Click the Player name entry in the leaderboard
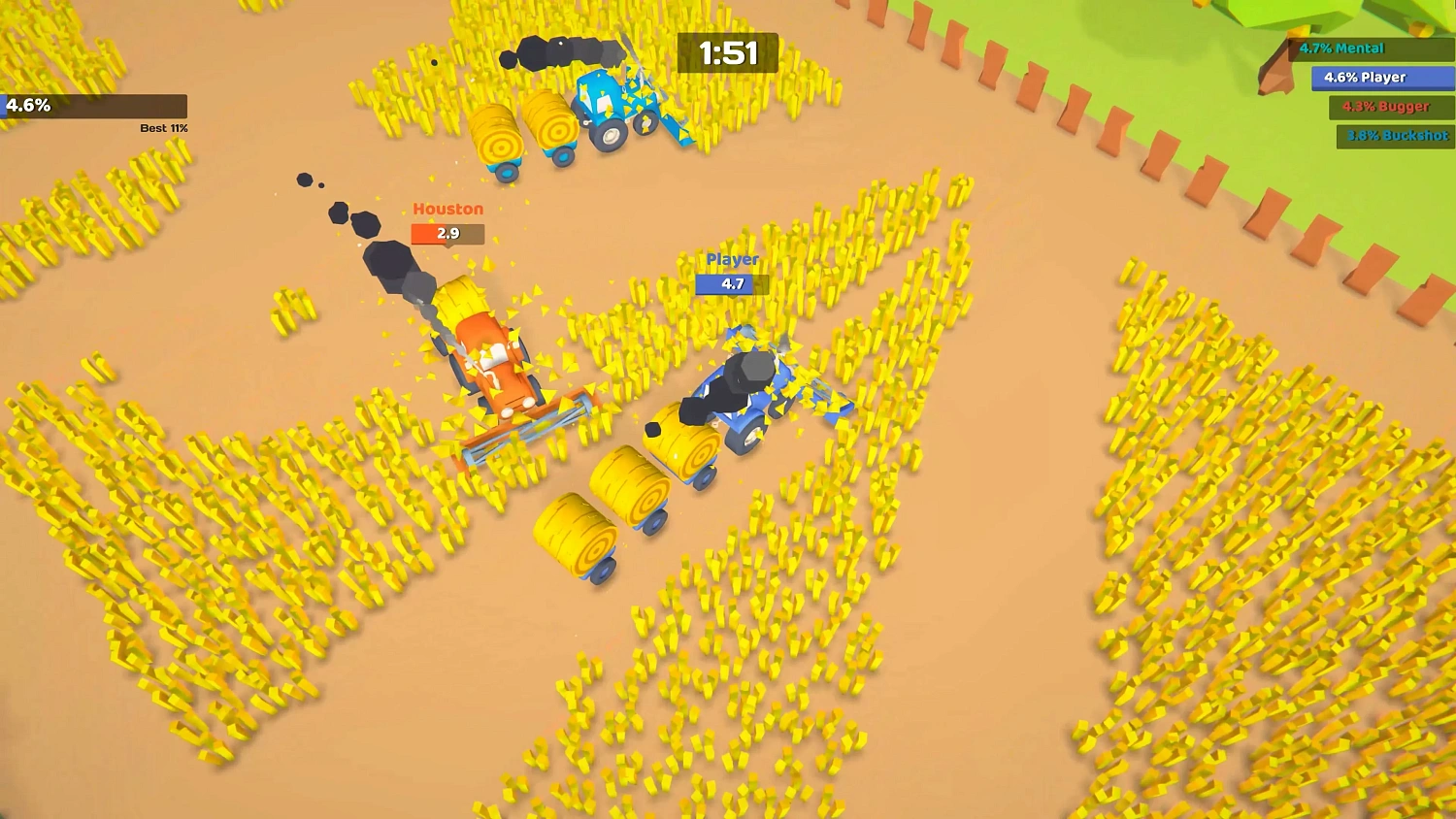Viewport: 1456px width, 819px height. (x=1382, y=78)
